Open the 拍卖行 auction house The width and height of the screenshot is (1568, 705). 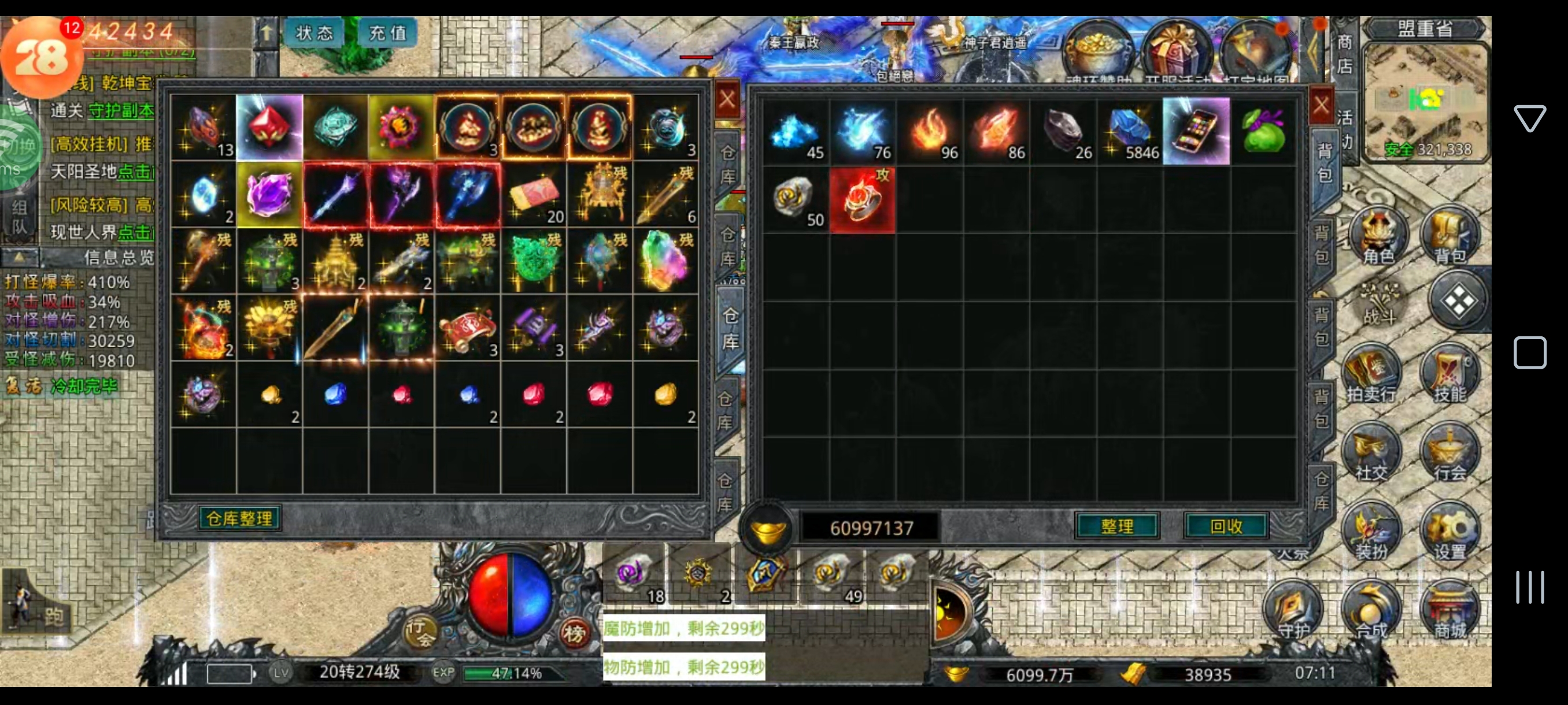1371,374
